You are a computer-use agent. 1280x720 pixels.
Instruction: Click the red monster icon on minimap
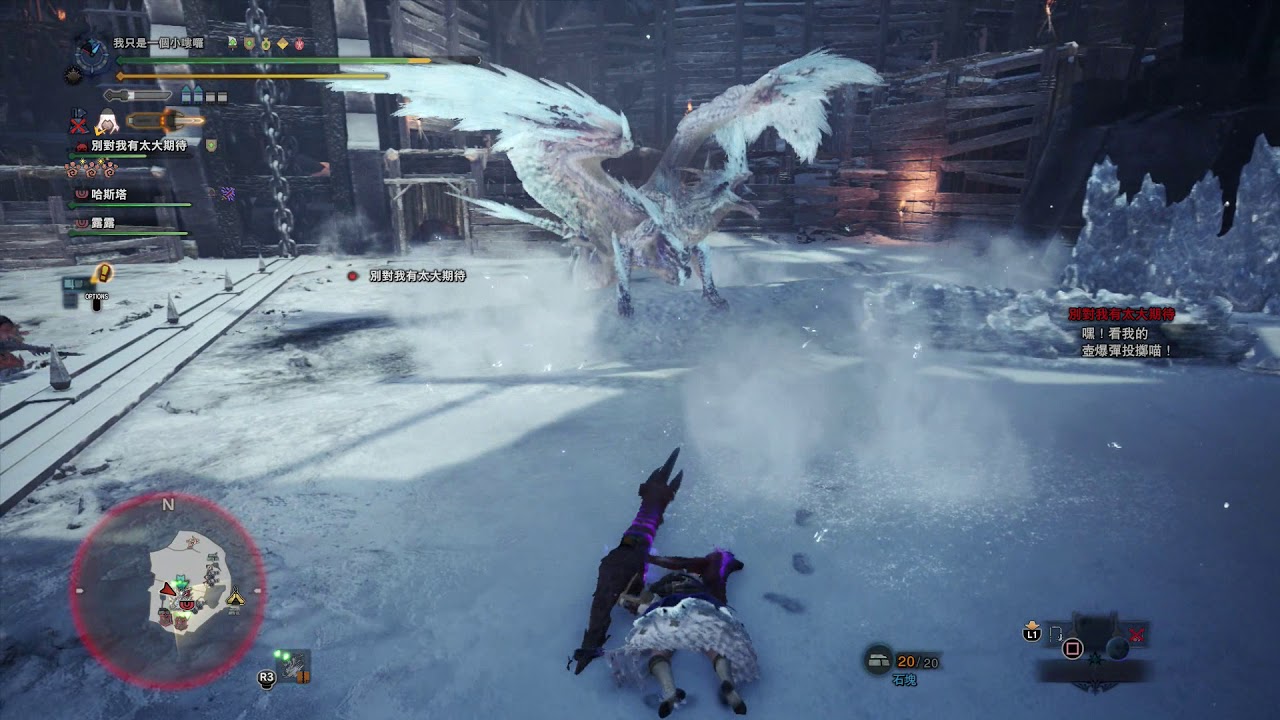click(187, 603)
